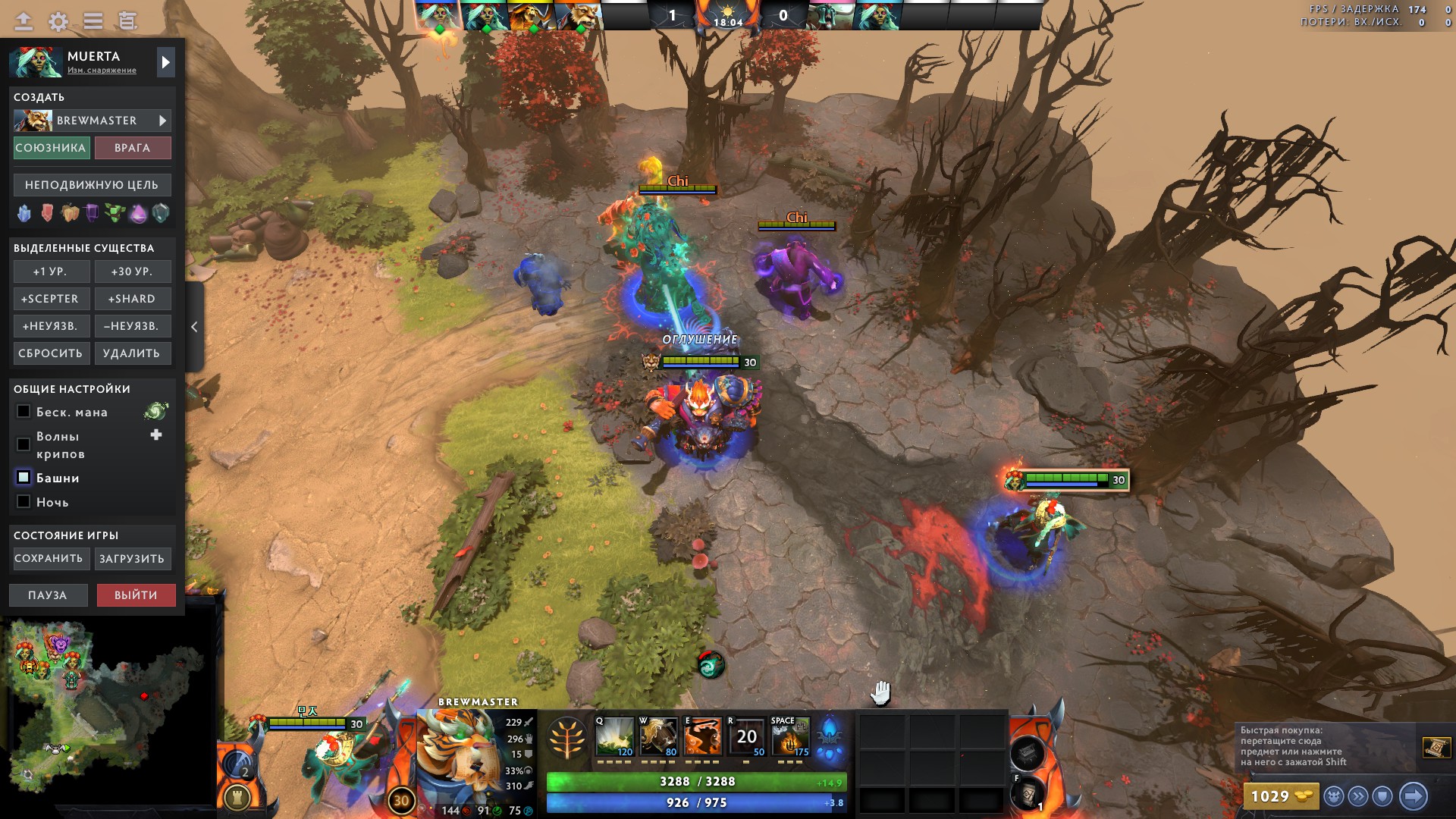Viewport: 1456px width, 819px height.
Task: Switch to the СОЮЗНИКА tab
Action: pos(50,148)
